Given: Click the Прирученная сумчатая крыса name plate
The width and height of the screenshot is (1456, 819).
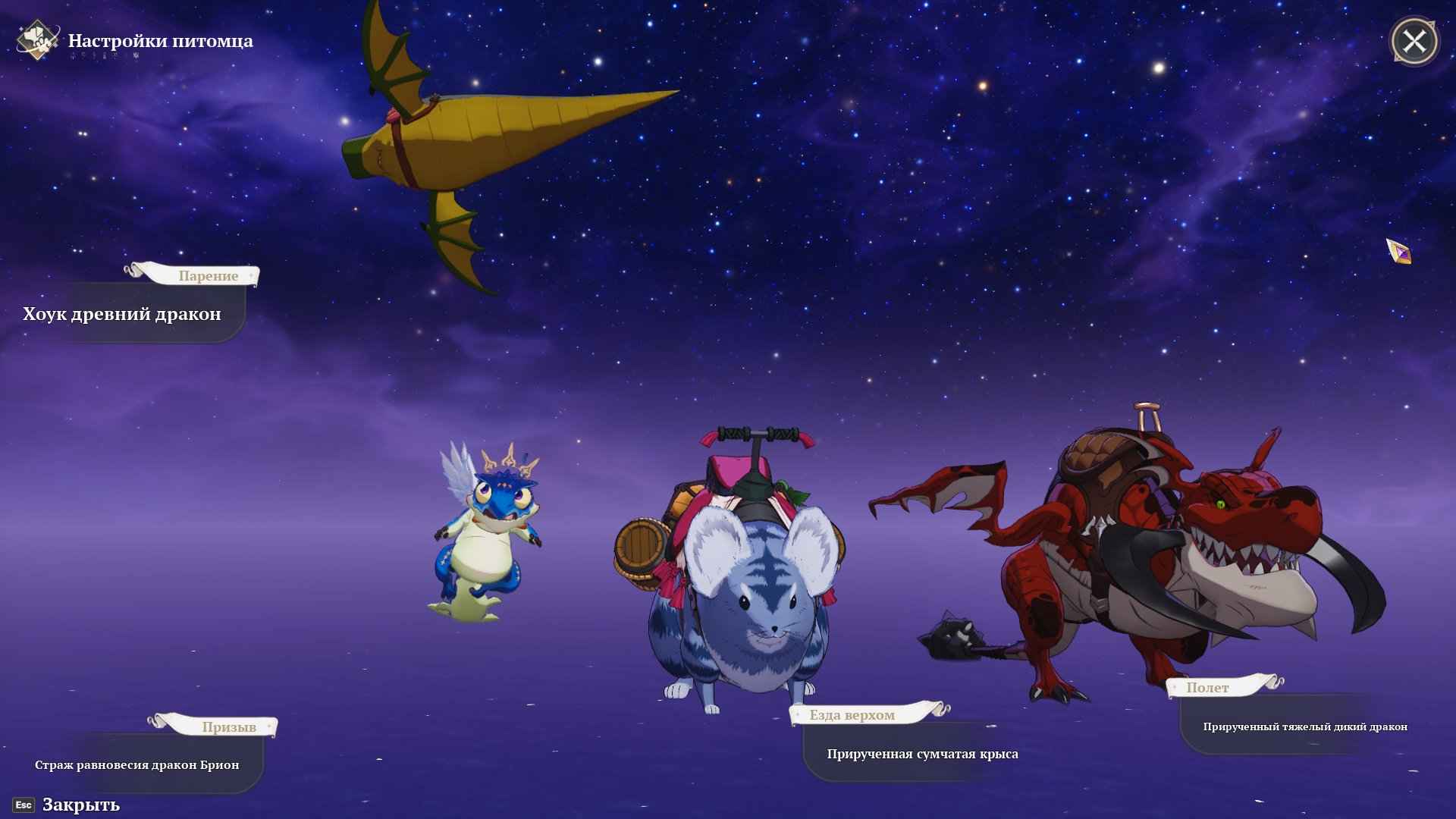Looking at the screenshot, I should [923, 754].
